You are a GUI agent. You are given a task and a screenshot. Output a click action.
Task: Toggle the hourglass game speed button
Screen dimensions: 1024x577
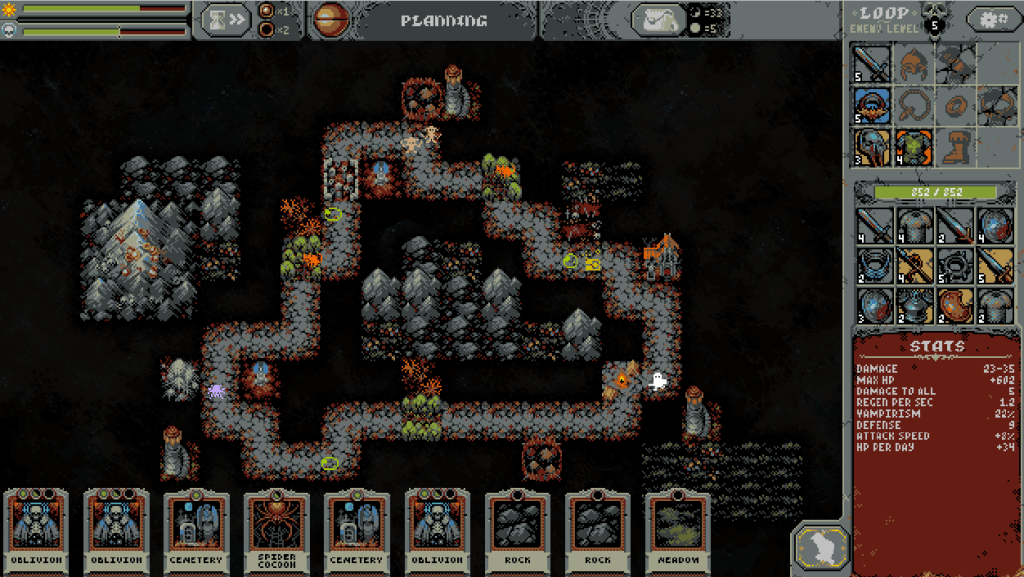(226, 19)
